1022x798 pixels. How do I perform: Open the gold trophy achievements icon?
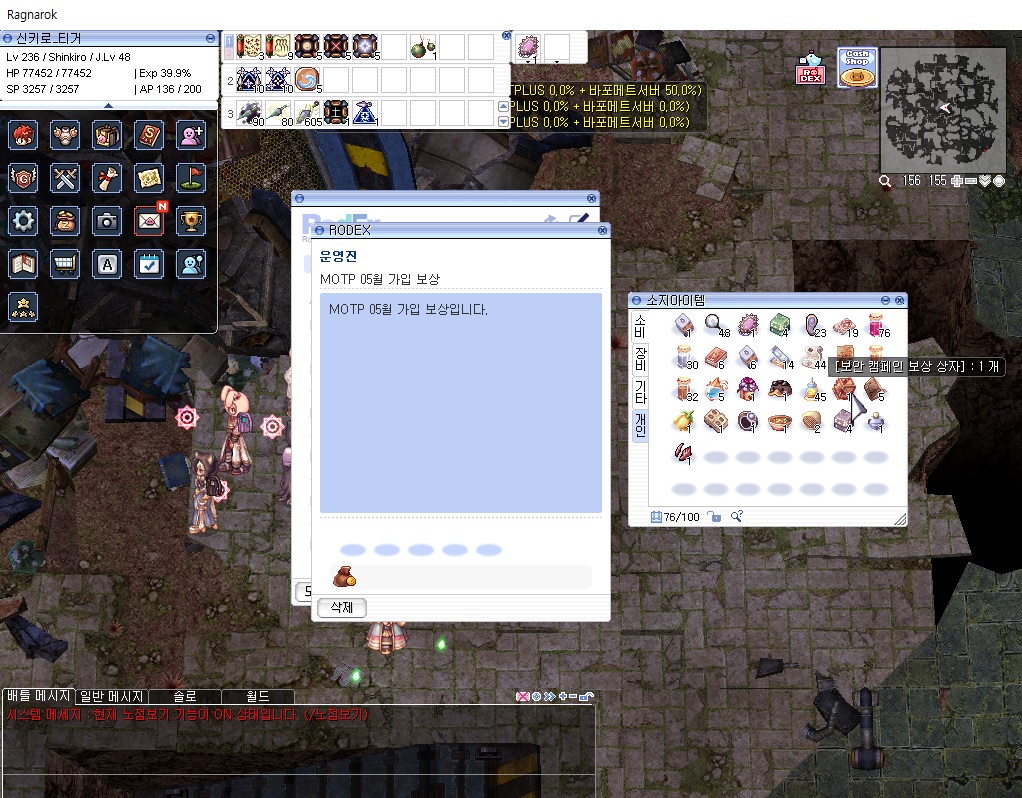click(191, 220)
